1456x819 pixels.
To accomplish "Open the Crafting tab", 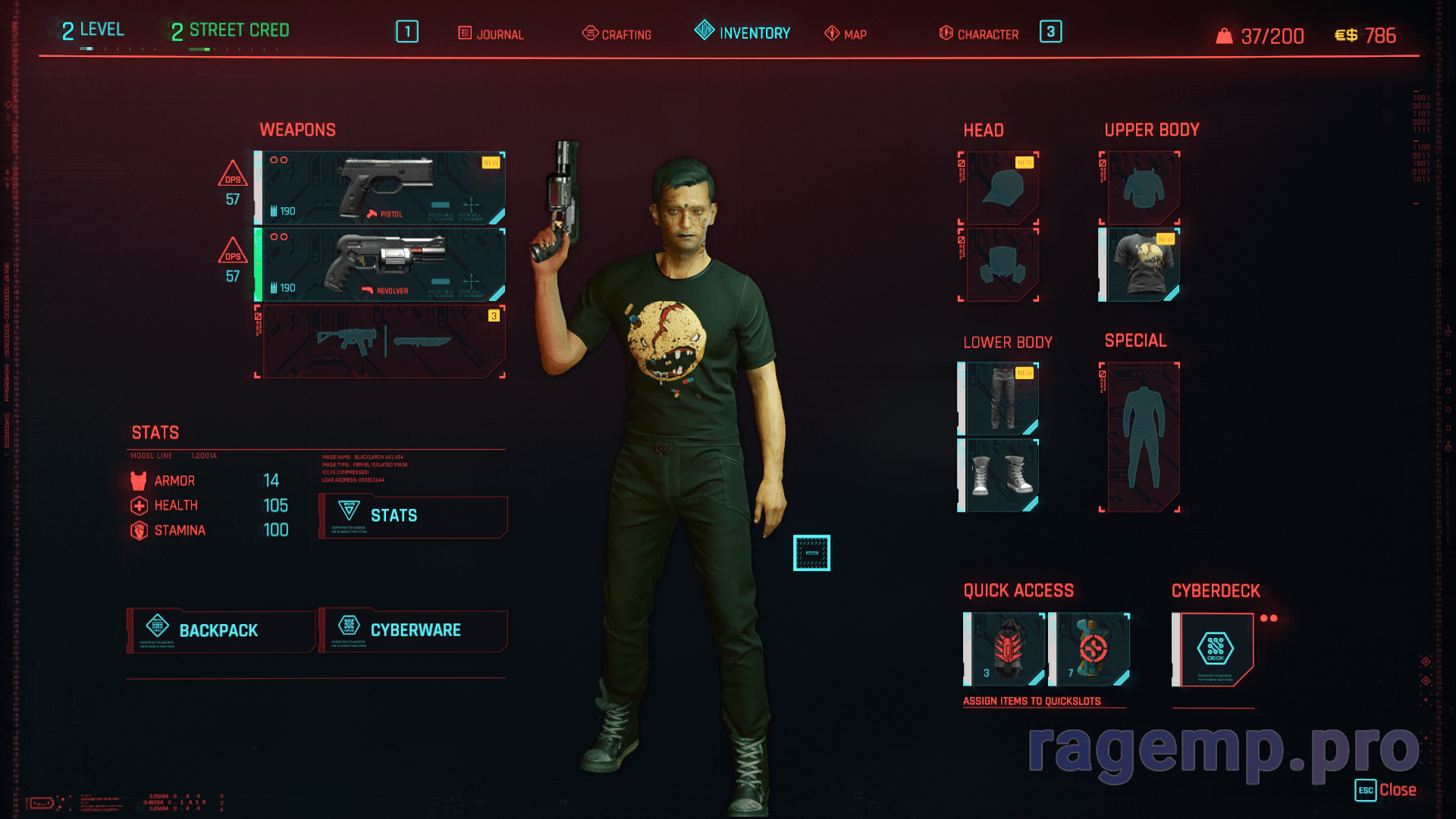I will (x=617, y=34).
